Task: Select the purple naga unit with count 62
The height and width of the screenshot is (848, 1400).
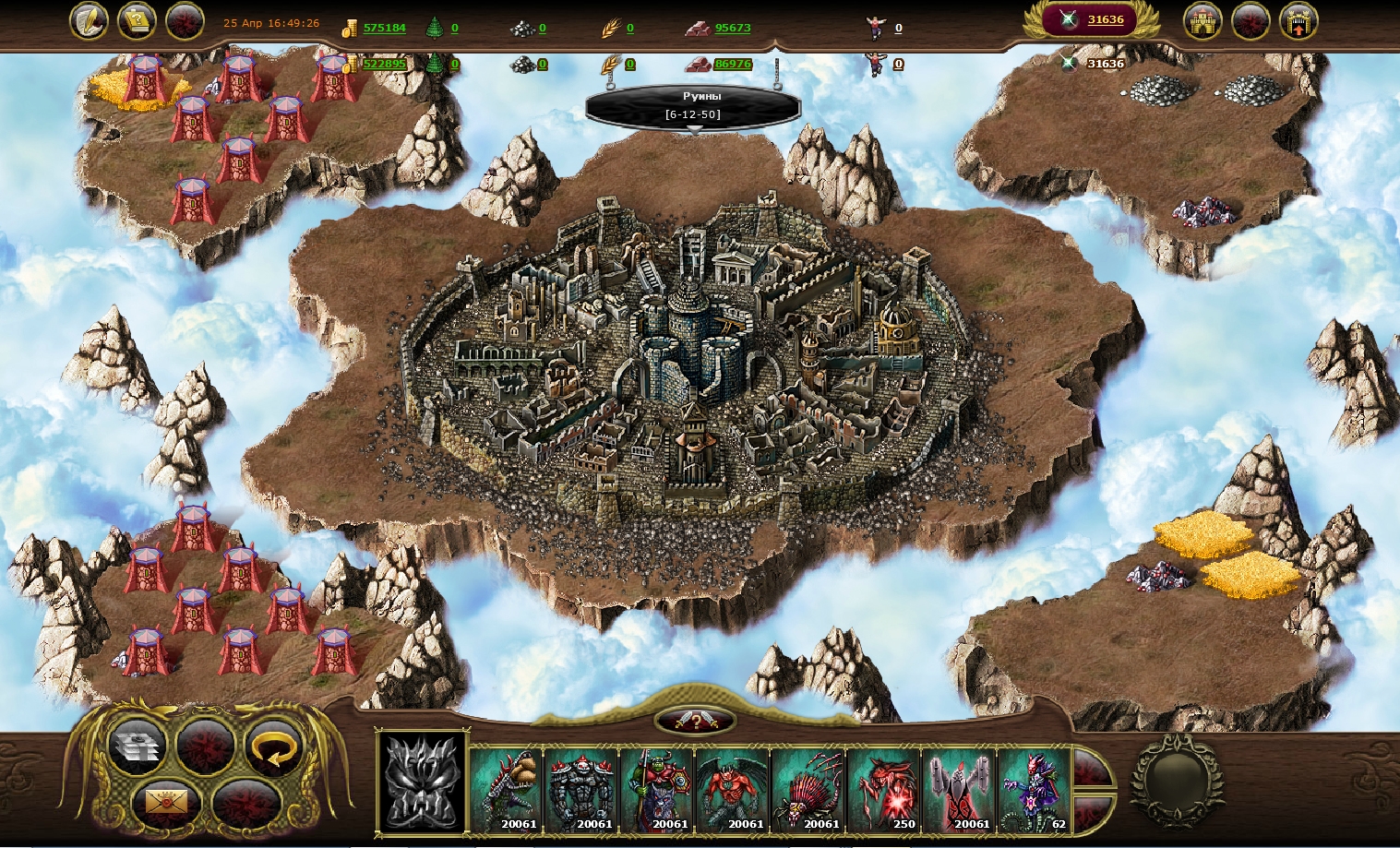Action: [1035, 789]
